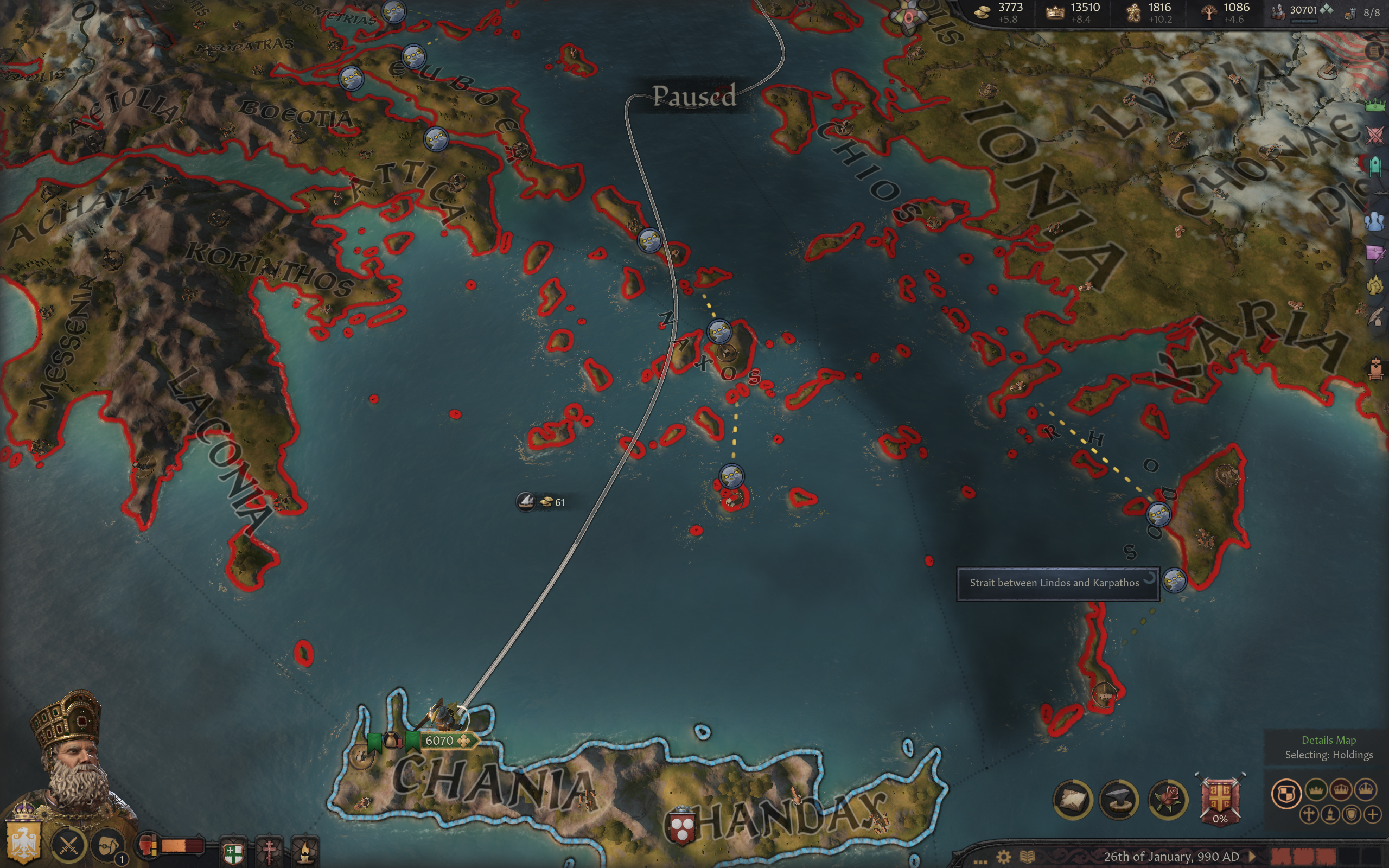Open the encyclopedia book
Screen dimensions: 1389x868
click(1027, 857)
